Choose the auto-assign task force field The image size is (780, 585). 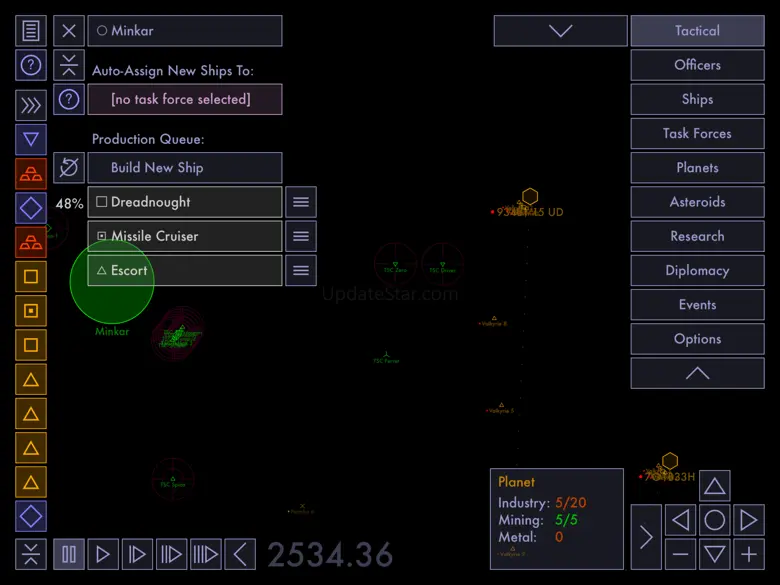(185, 99)
